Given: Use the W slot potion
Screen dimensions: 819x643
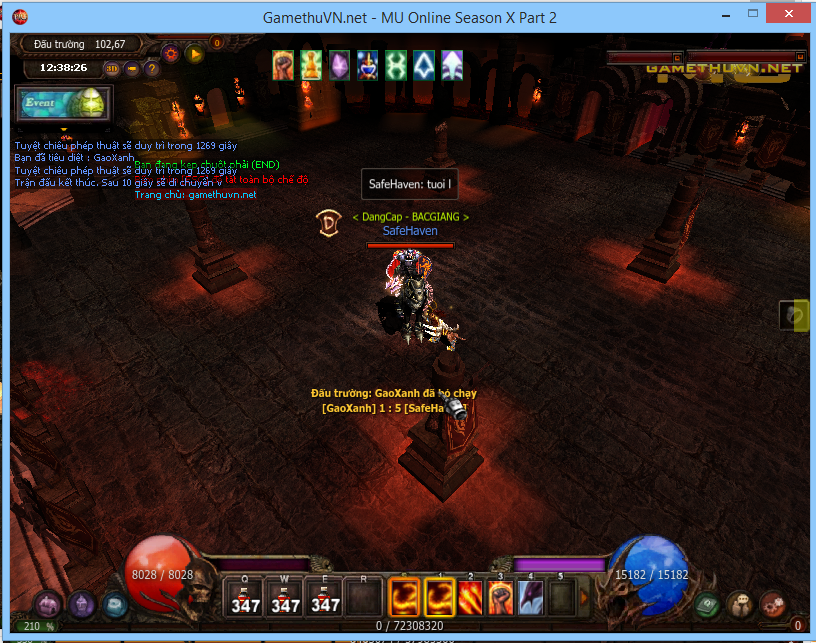Looking at the screenshot, I should coord(285,597).
